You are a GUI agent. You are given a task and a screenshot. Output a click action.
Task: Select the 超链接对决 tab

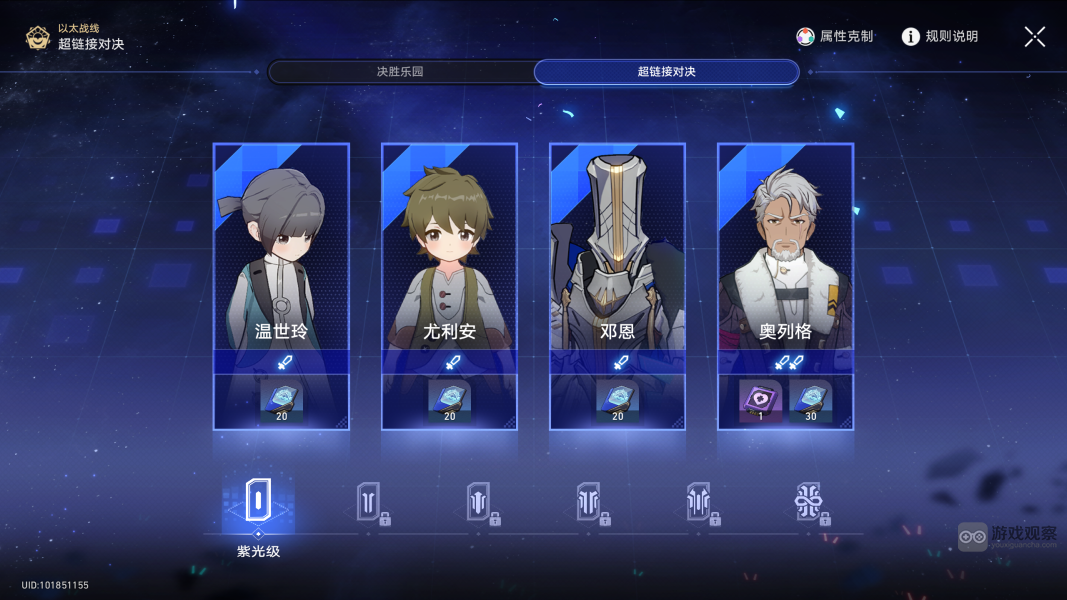tap(666, 72)
